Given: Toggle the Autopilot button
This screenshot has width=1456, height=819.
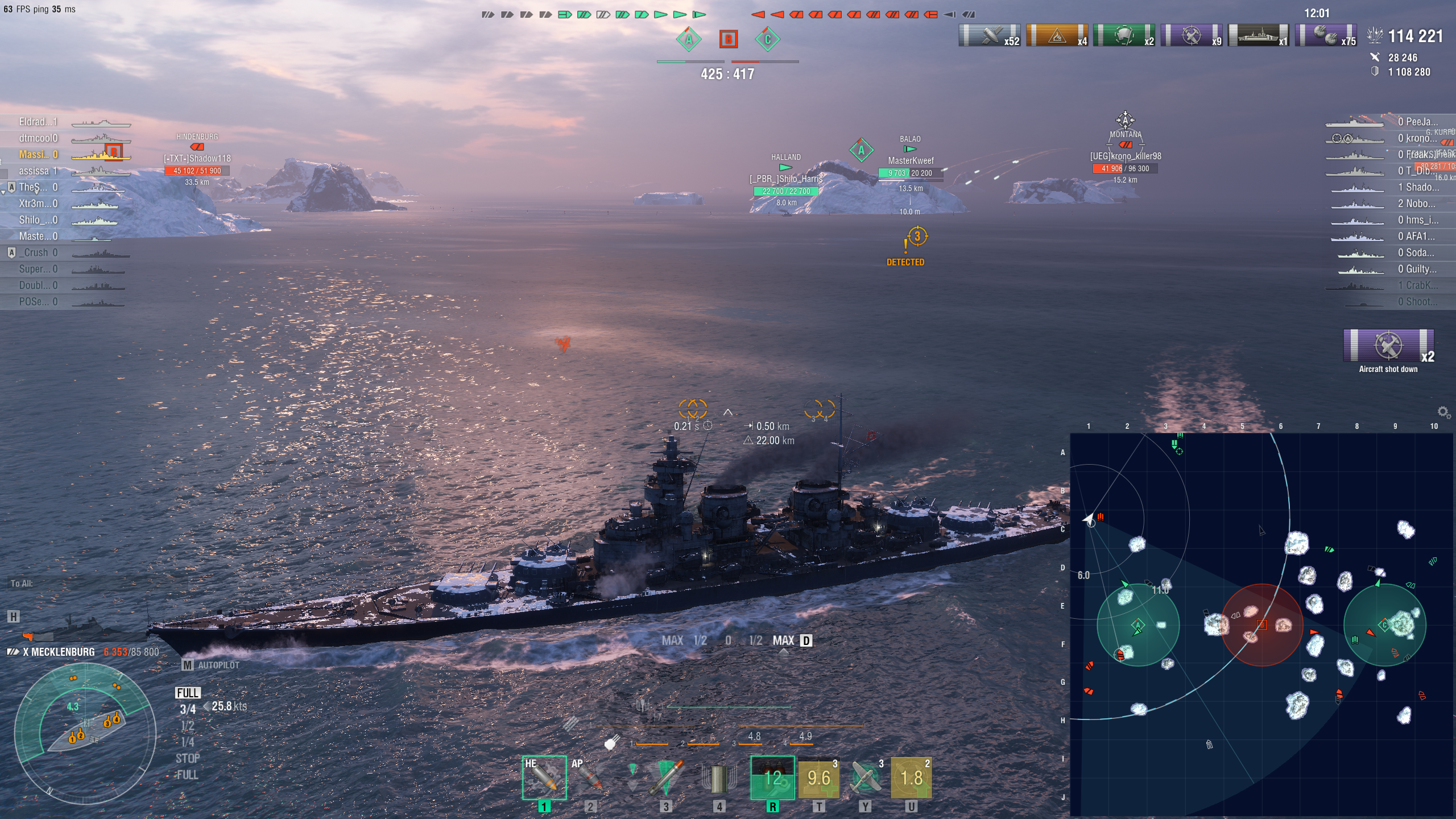Looking at the screenshot, I should (212, 665).
